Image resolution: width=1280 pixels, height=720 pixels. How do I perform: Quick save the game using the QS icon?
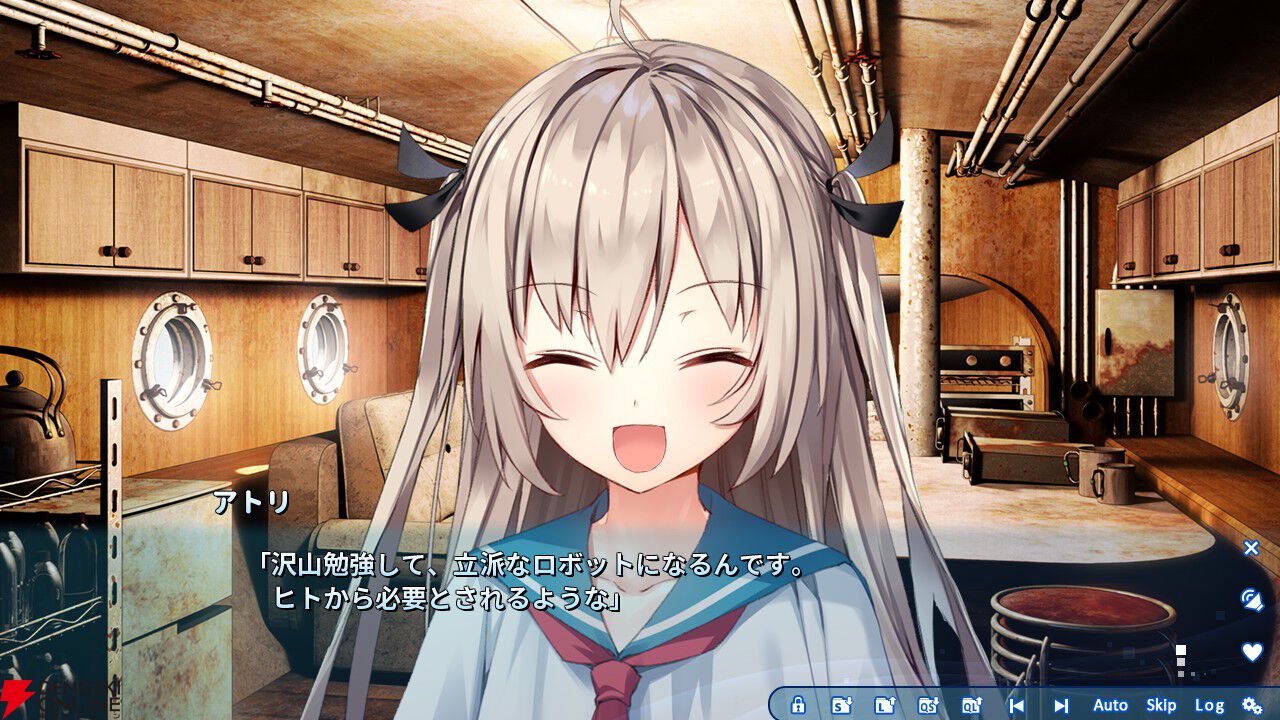[928, 704]
